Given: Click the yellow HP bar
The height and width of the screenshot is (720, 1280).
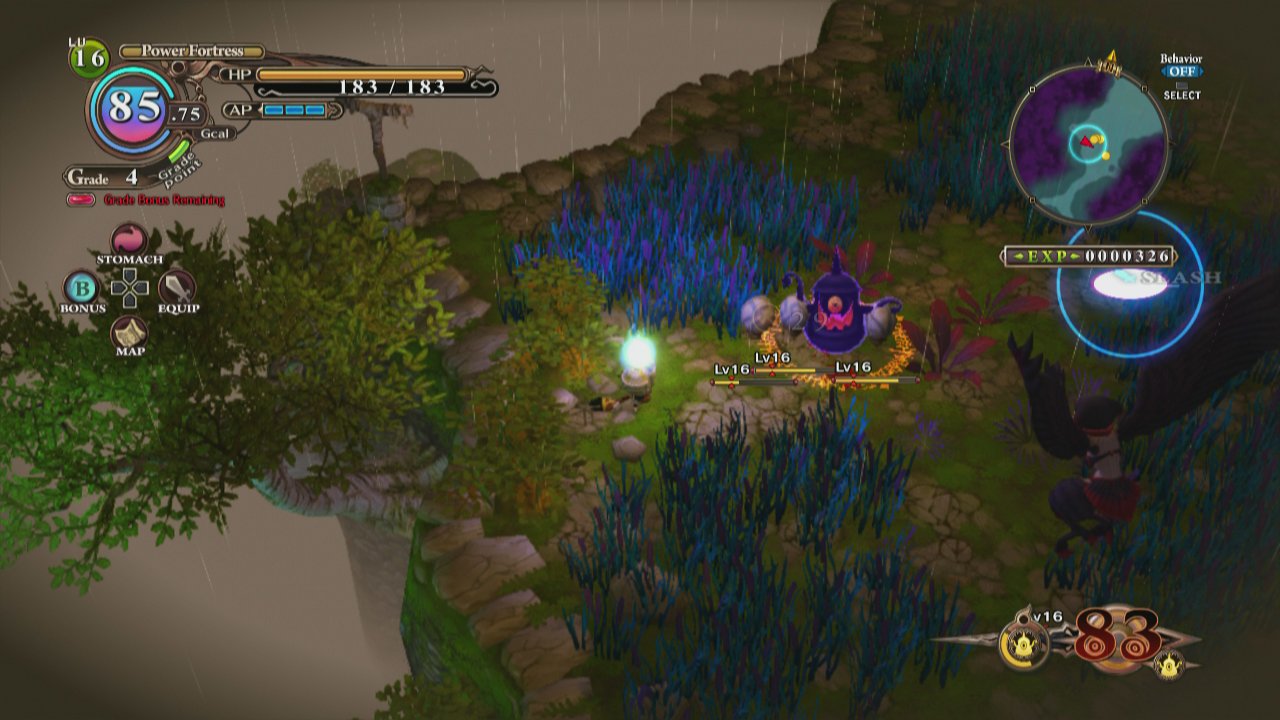Looking at the screenshot, I should pos(360,73).
